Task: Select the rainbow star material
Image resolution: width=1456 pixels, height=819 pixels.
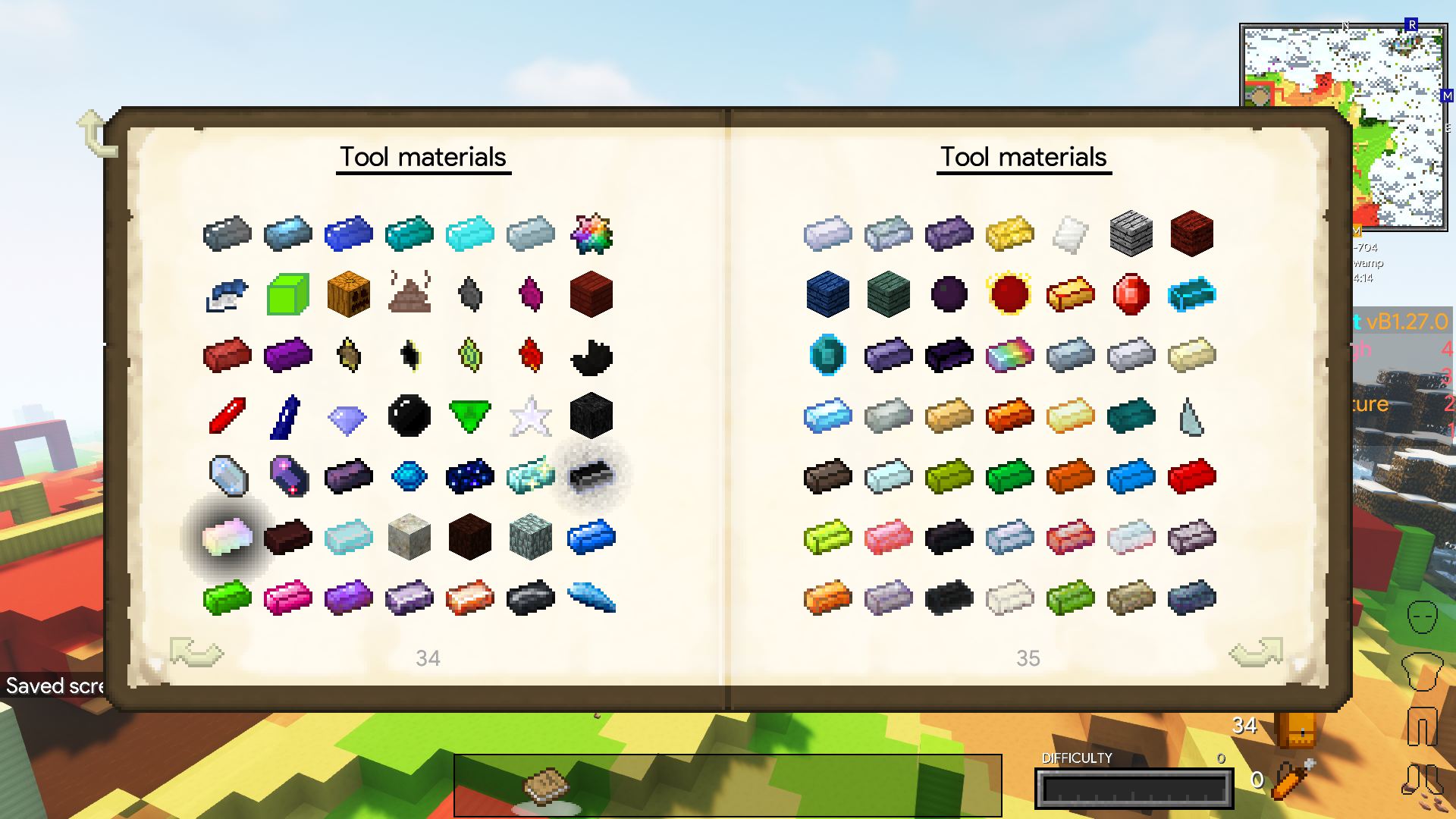Action: click(591, 234)
